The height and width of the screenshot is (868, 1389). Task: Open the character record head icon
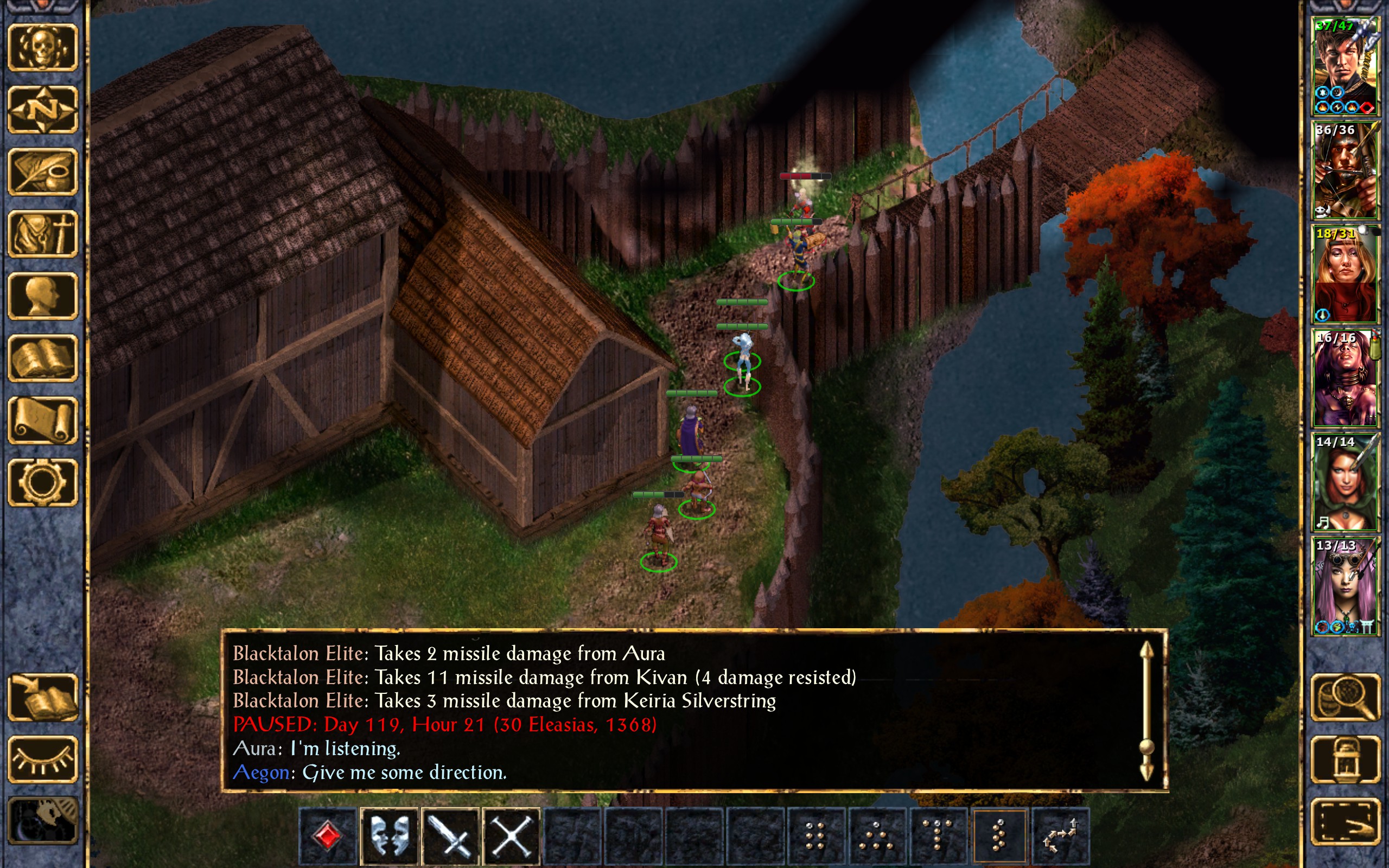pos(43,296)
